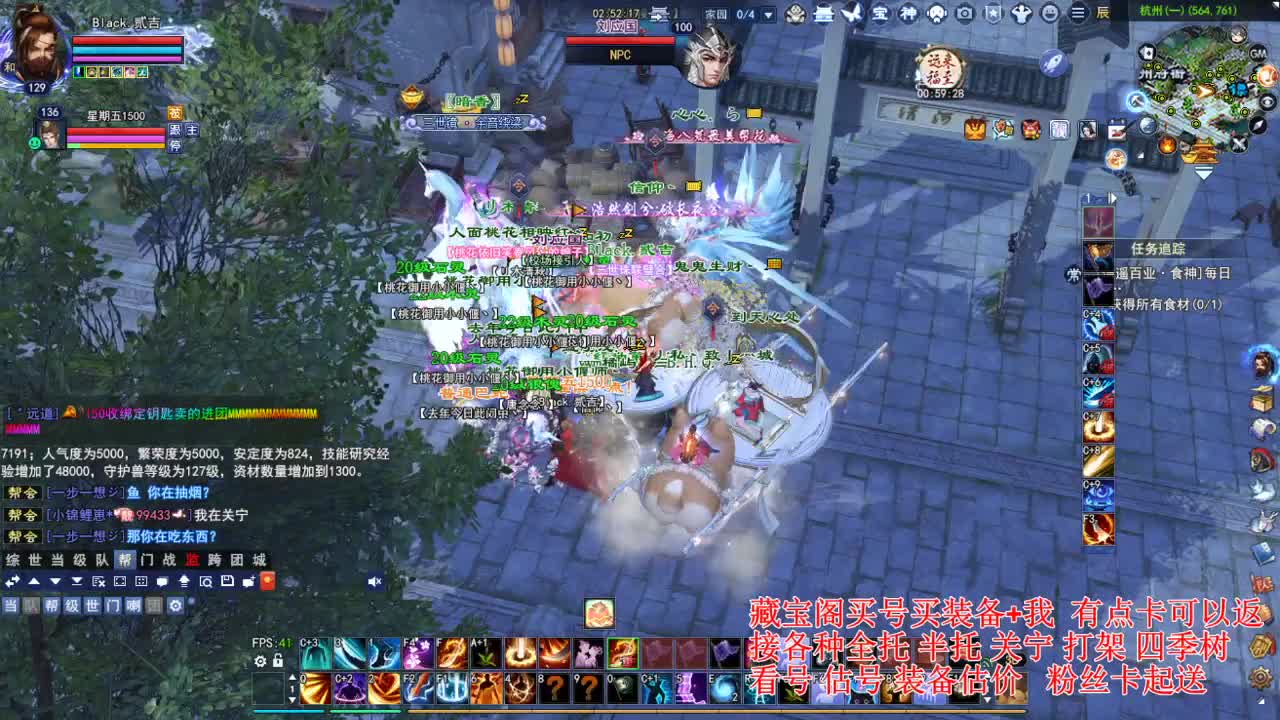Viewport: 1280px width, 720px height.
Task: Click the magnifier search icon in chat toolbar
Action: [204, 582]
